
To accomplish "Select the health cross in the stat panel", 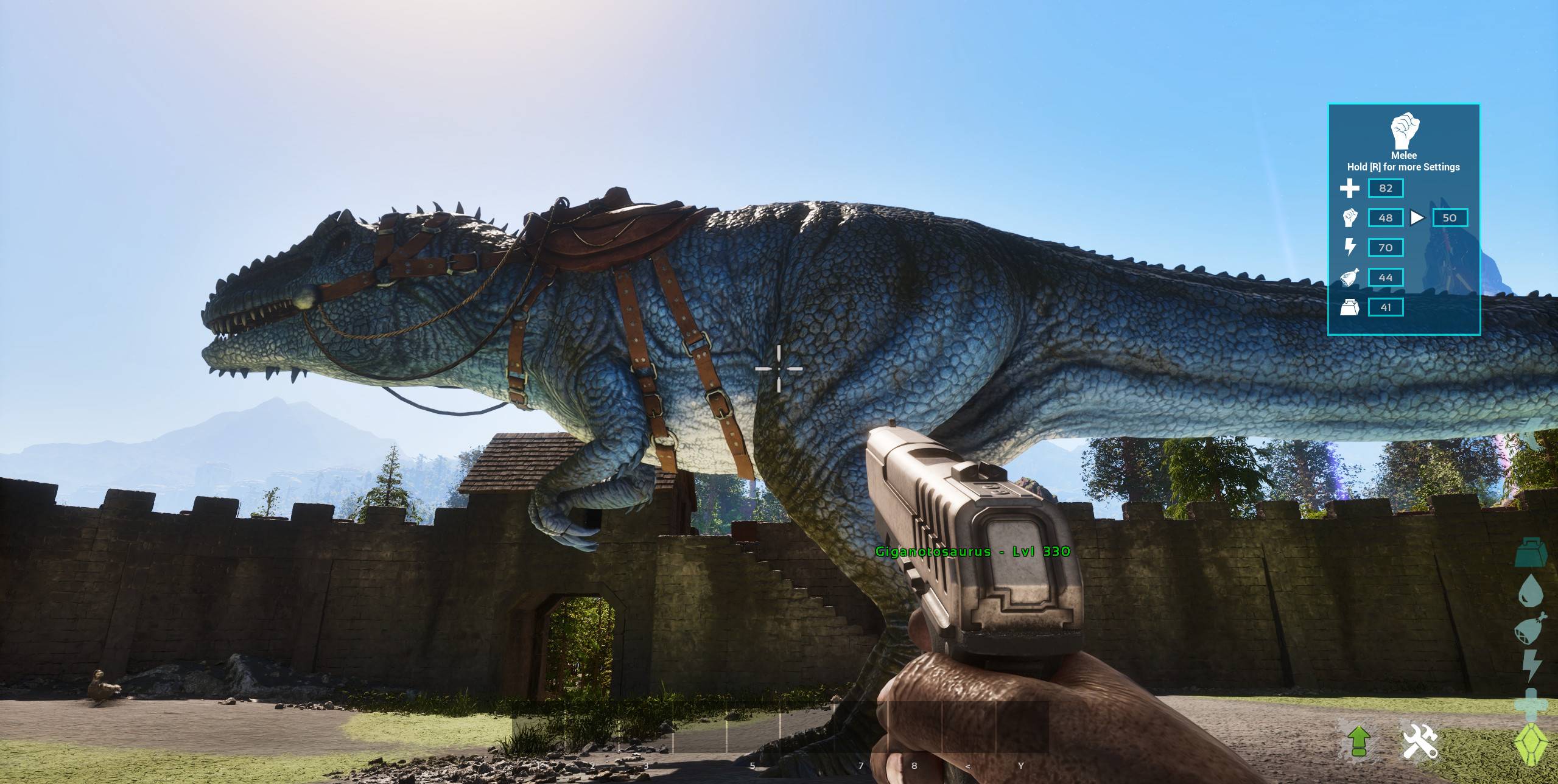I will point(1350,188).
